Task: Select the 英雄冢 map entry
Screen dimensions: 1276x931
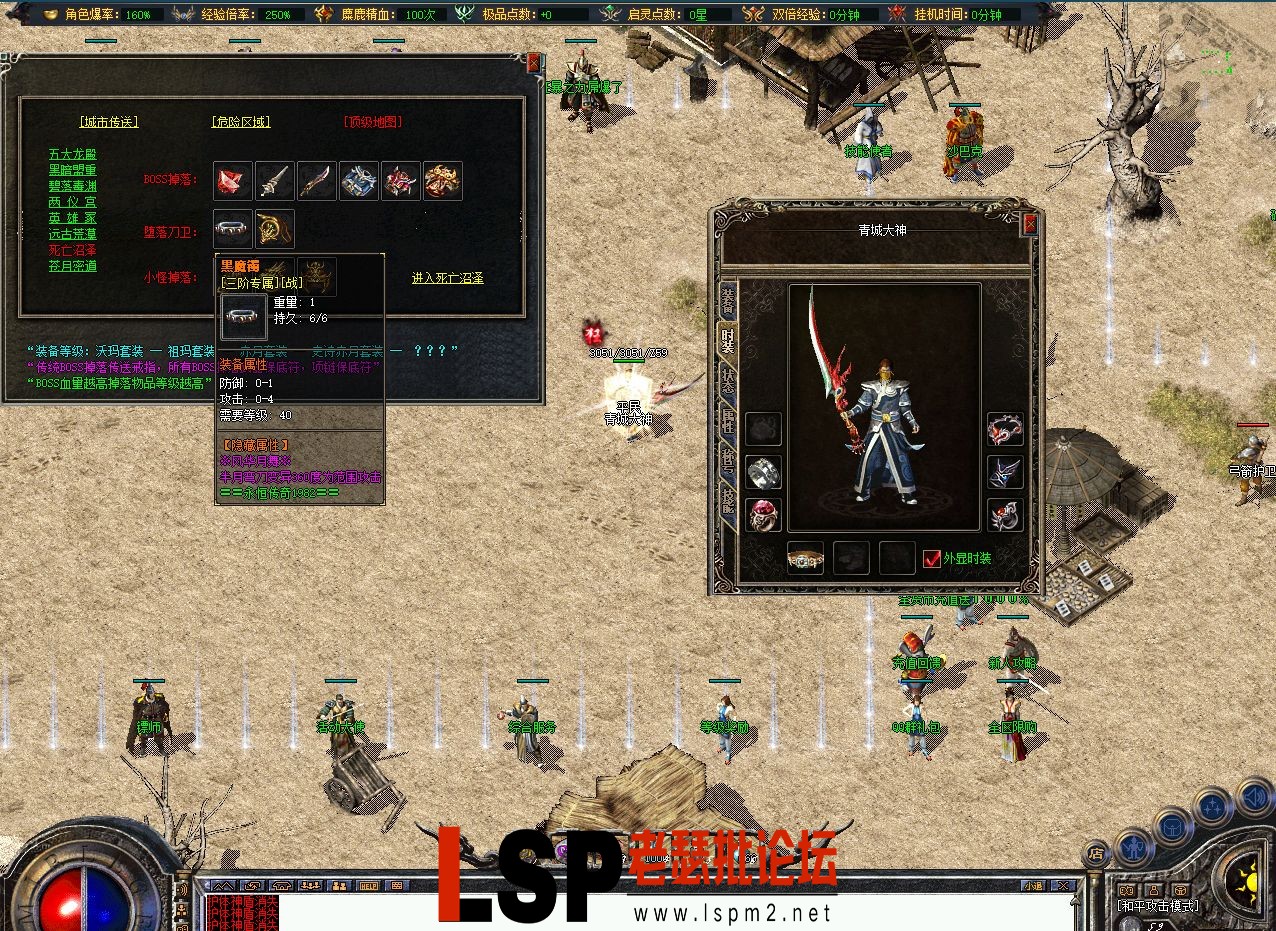Action: (x=73, y=218)
